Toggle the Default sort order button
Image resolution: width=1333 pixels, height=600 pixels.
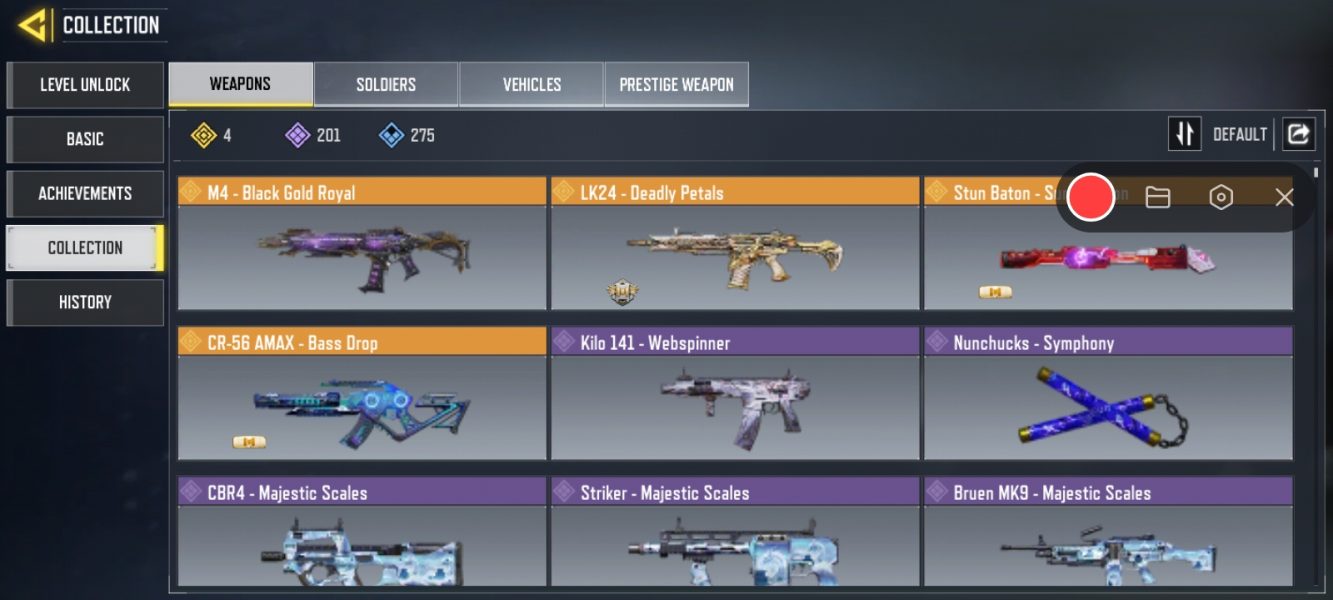(x=1185, y=134)
